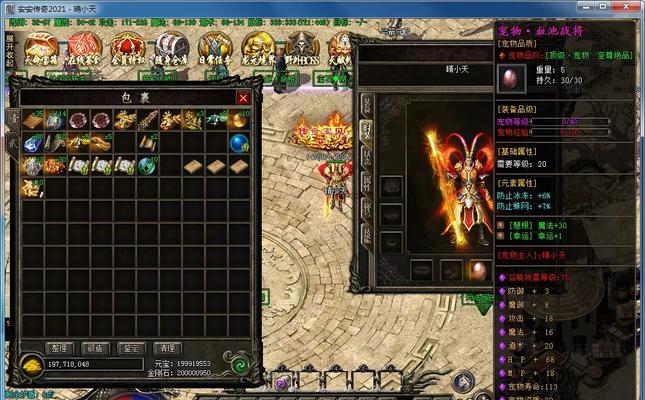The image size is (645, 400).
Task: Select the blue orb item in the bag
Action: (x=239, y=143)
